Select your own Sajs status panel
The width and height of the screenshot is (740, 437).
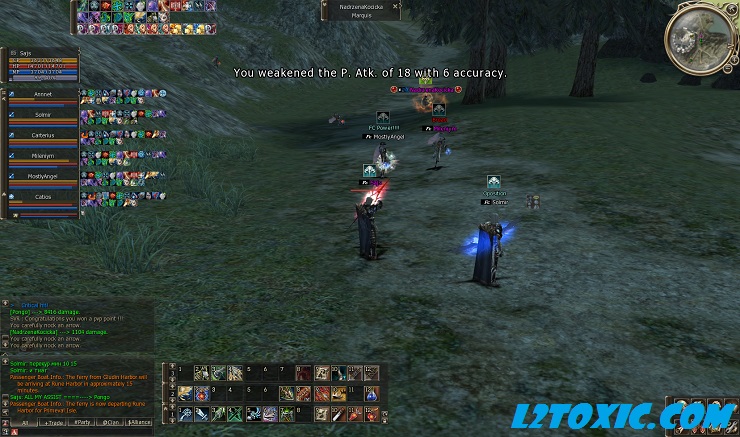[42, 62]
